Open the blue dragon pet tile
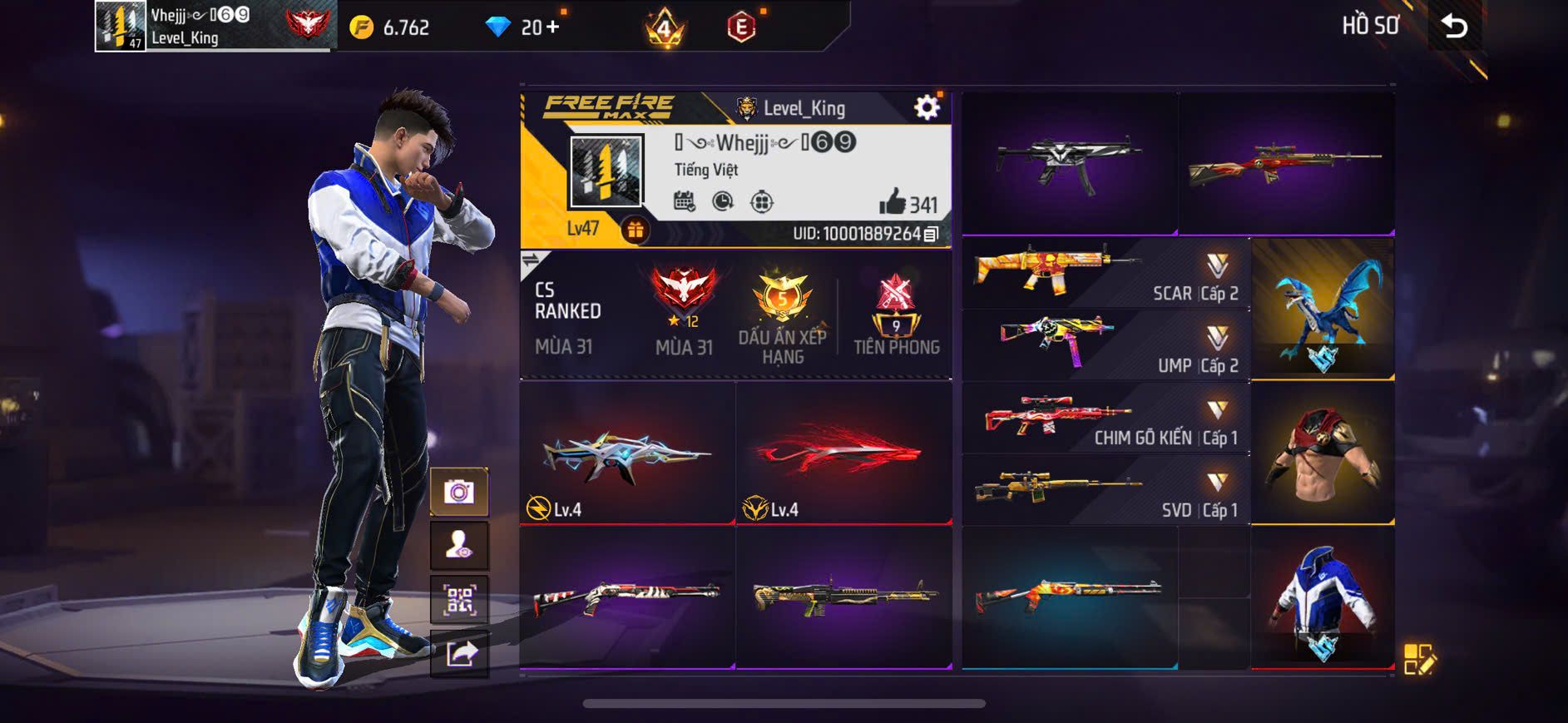1568x723 pixels. click(x=1323, y=309)
